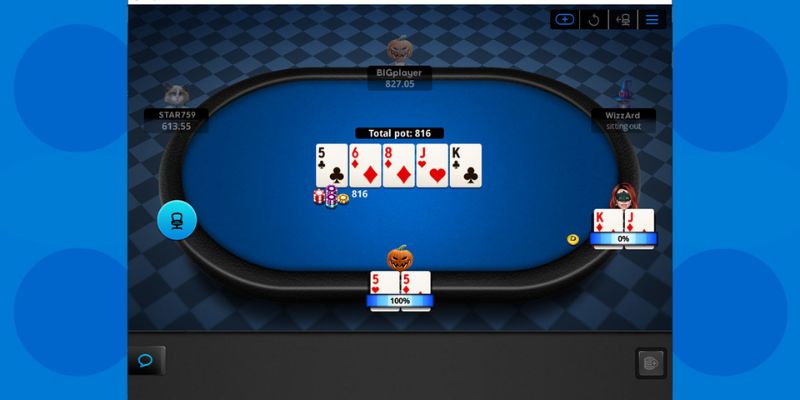
Task: Select player STAR759's name plate
Action: [x=176, y=120]
